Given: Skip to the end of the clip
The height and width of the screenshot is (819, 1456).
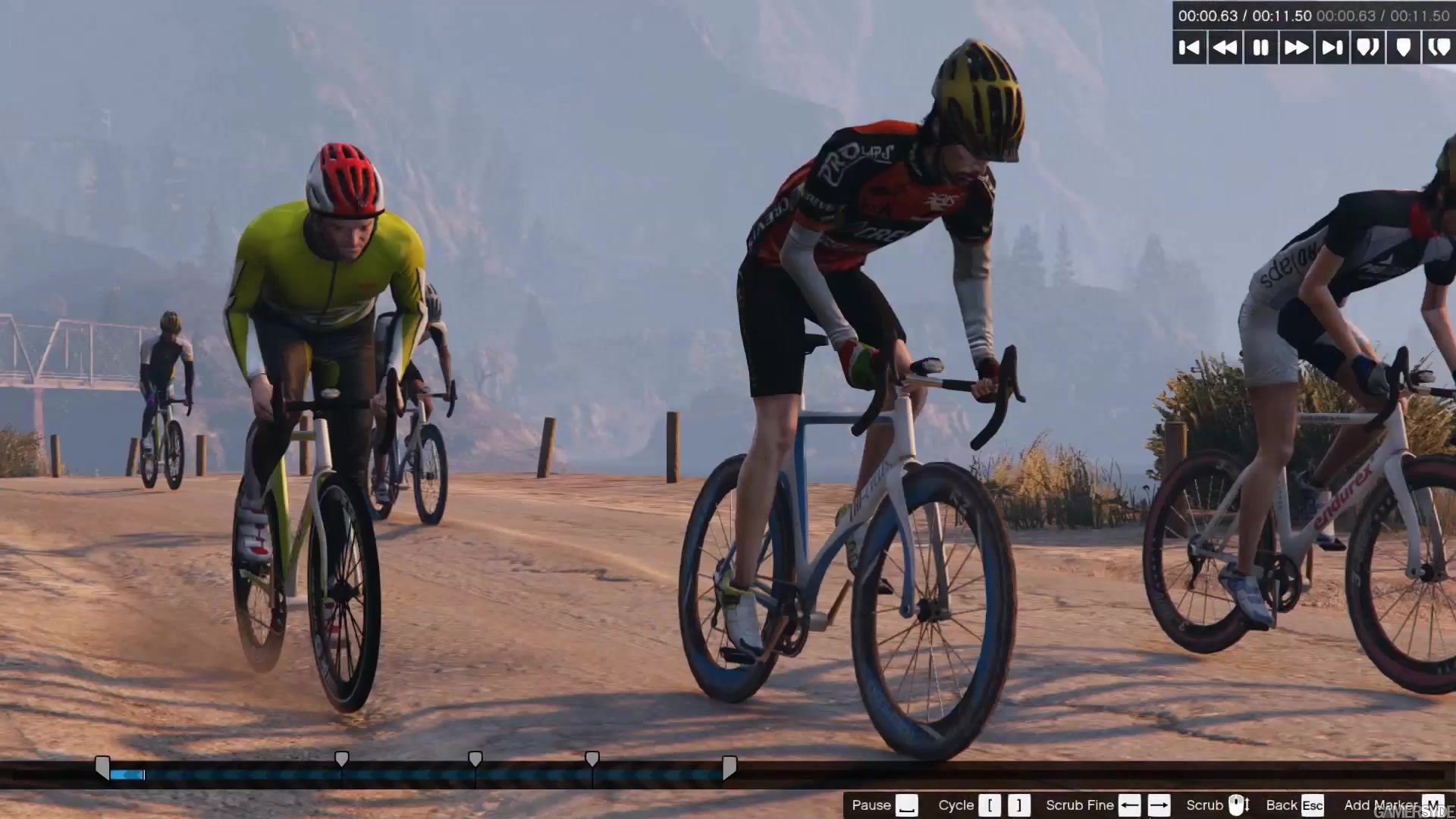Looking at the screenshot, I should click(1332, 48).
